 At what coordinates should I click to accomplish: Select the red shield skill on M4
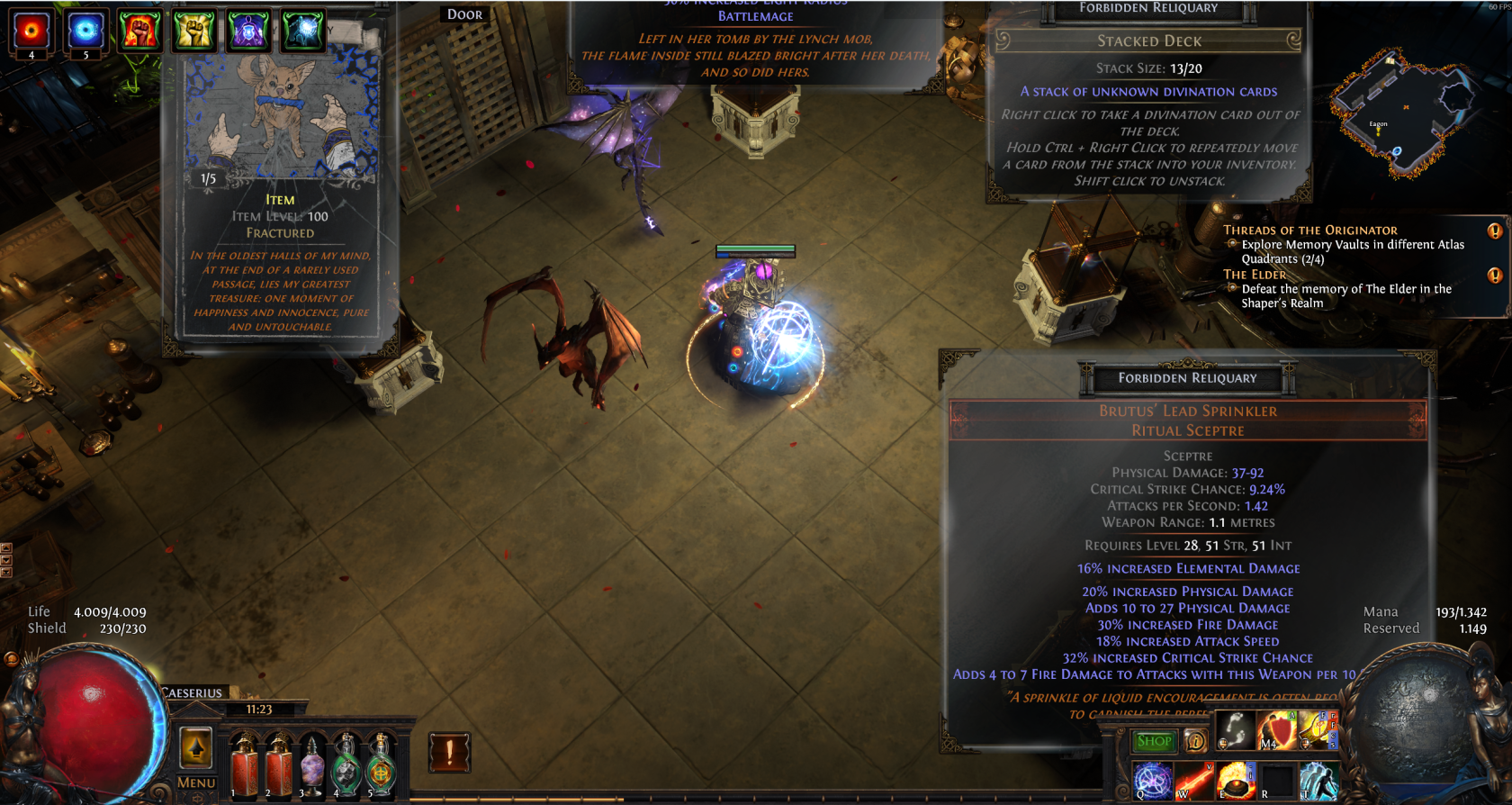coord(1275,731)
